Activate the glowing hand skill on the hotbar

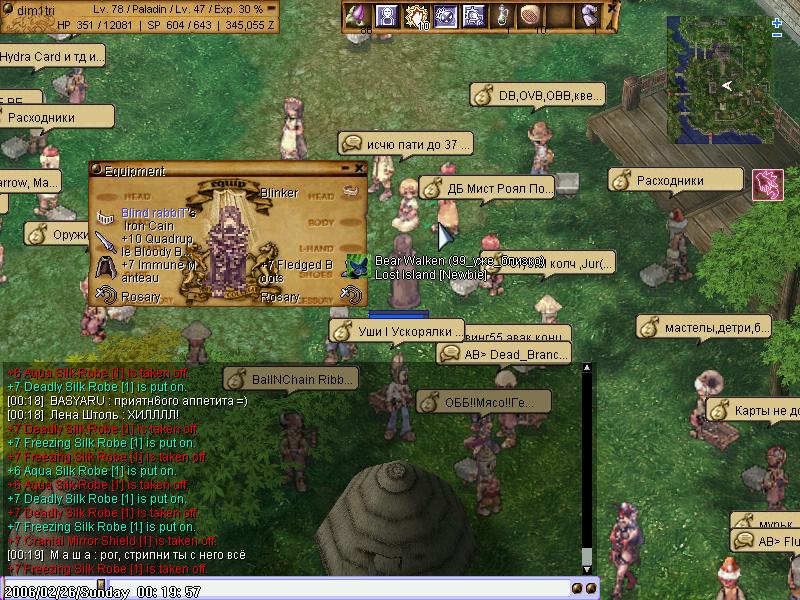click(x=415, y=16)
